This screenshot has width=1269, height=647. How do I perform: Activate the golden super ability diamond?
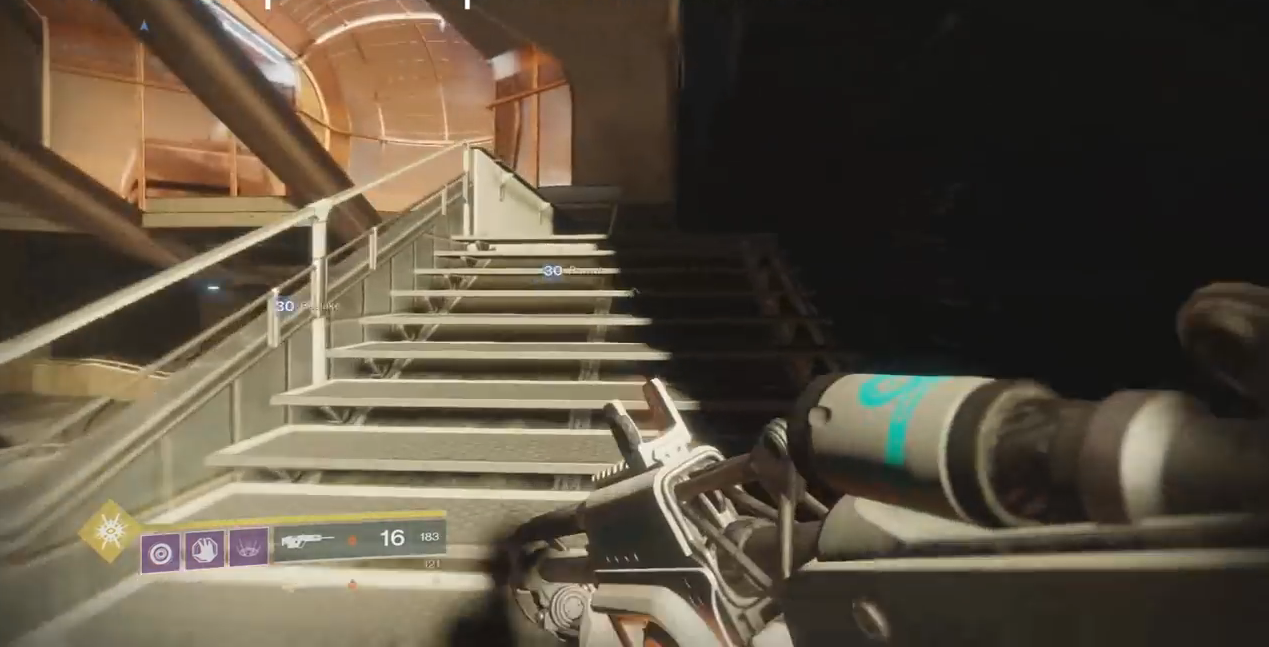click(110, 530)
